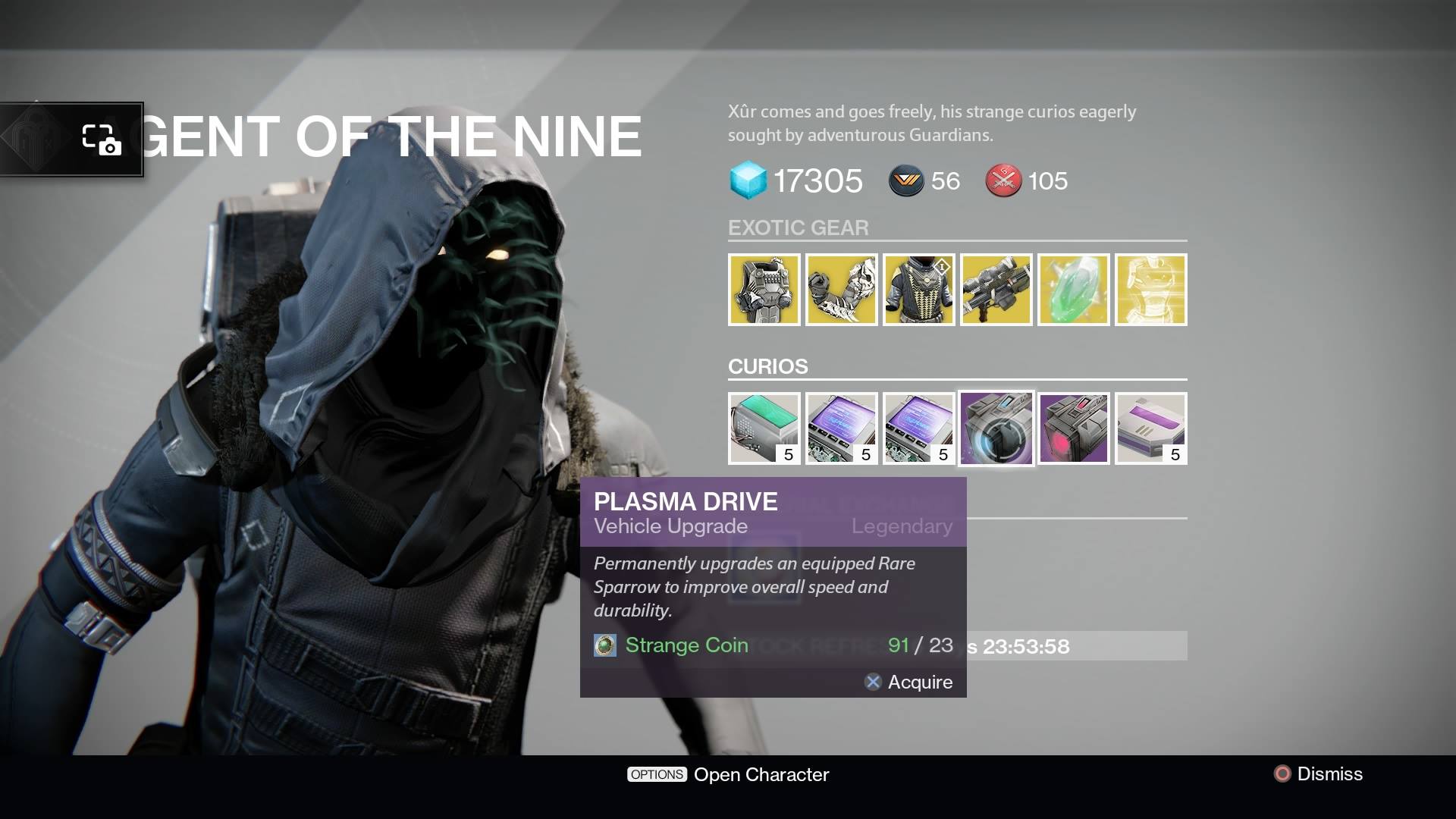Select the first purple telemetry curio
The height and width of the screenshot is (819, 1456).
click(x=841, y=428)
